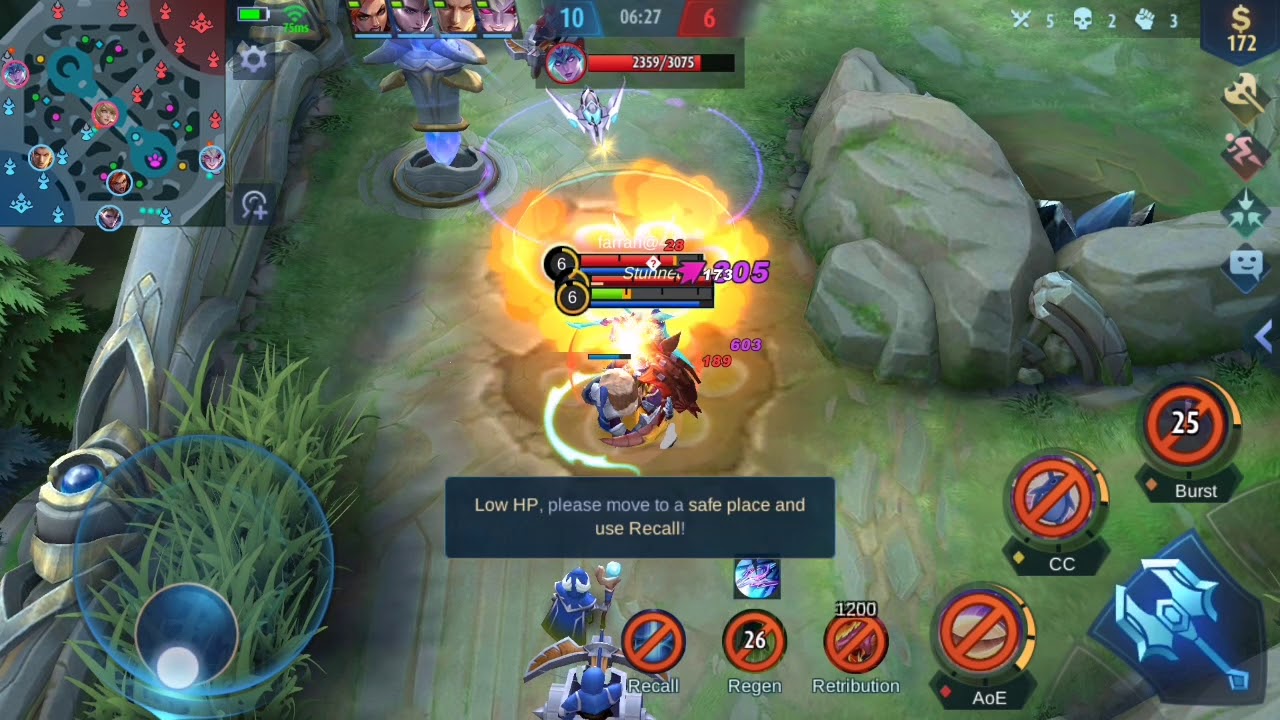Activate the equipment item above Regen
The image size is (1280, 720).
click(756, 578)
